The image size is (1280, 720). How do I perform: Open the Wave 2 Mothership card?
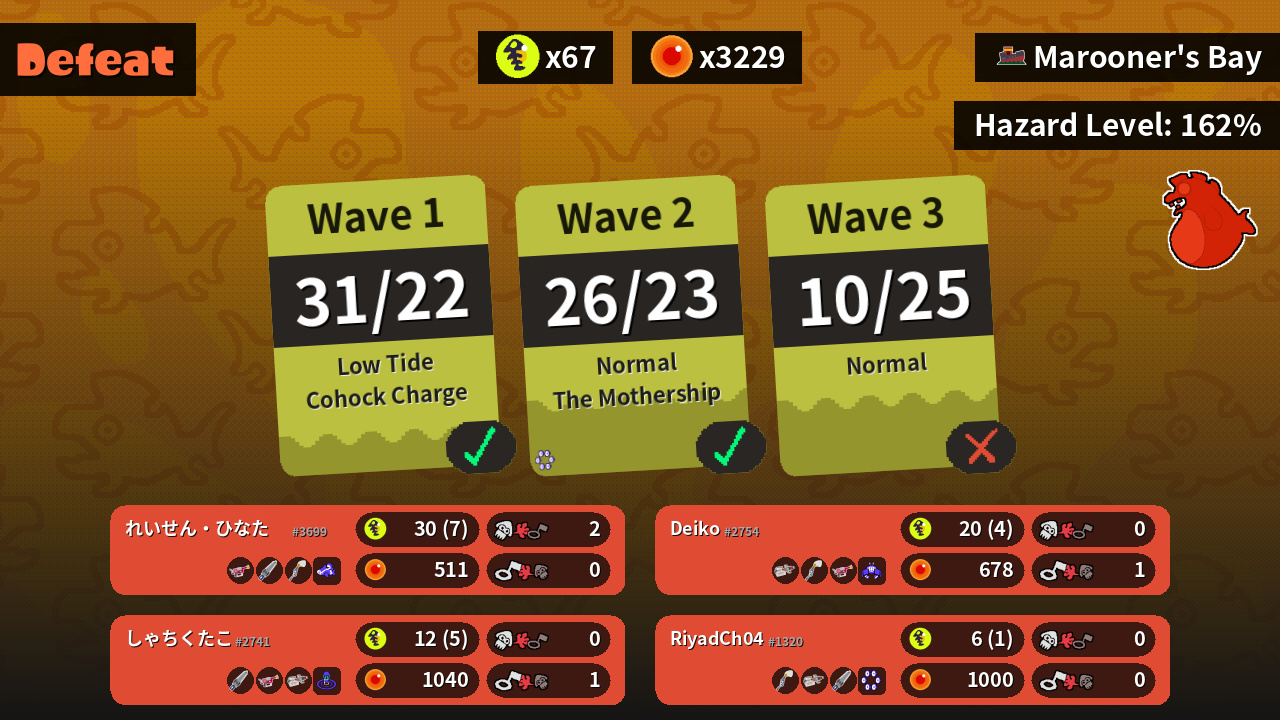632,325
